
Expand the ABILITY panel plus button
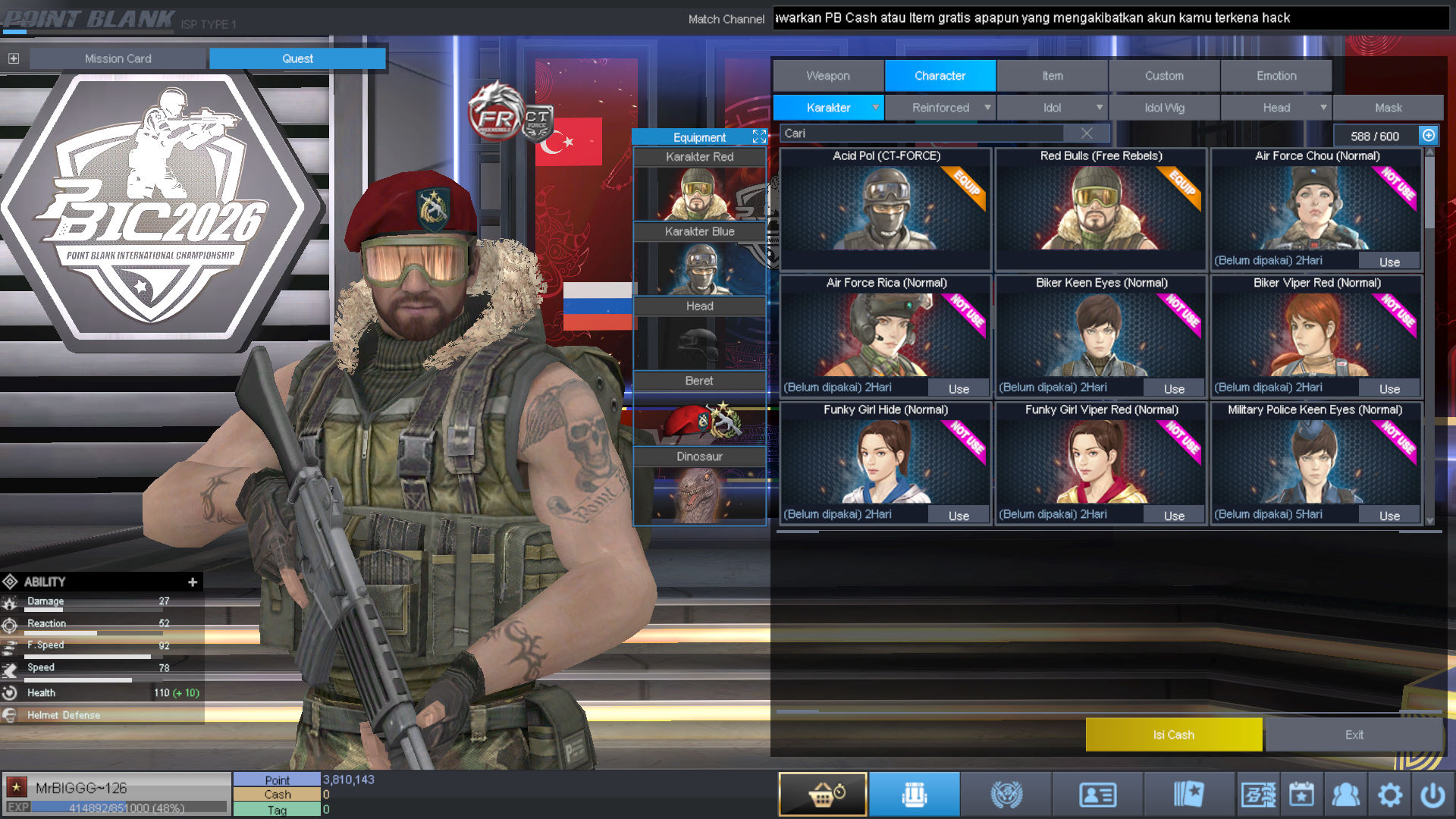point(193,582)
